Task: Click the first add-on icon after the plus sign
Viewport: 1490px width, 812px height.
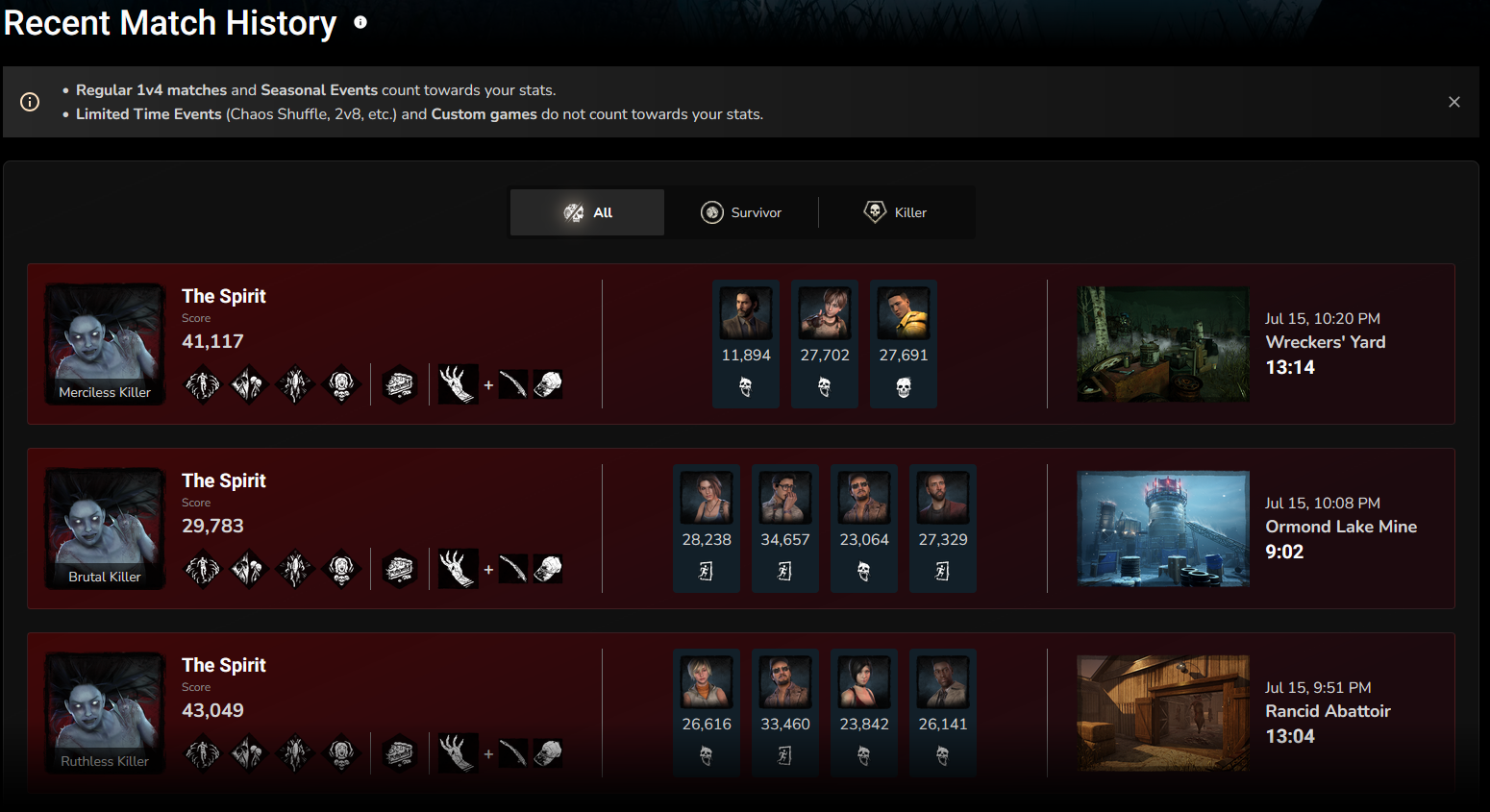Action: [514, 383]
